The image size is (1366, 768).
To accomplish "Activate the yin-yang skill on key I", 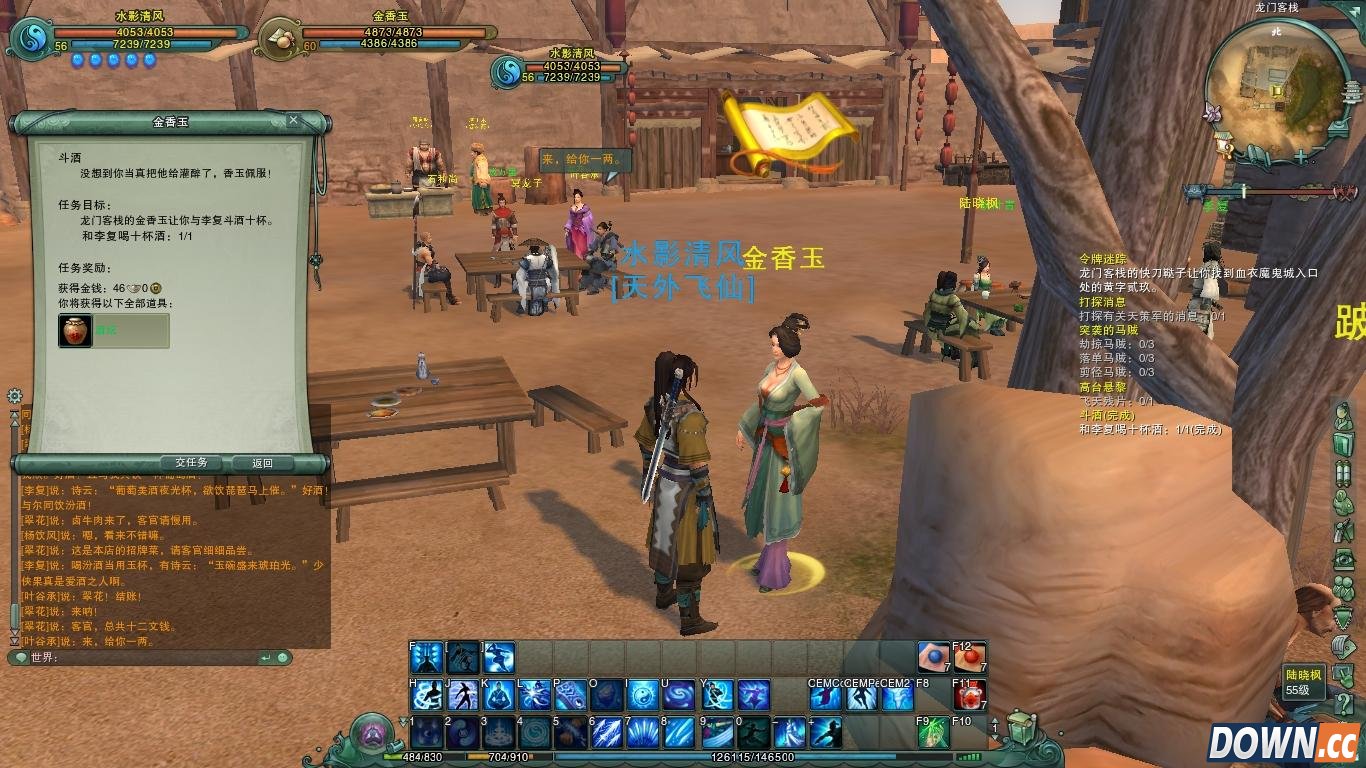I will click(x=643, y=695).
